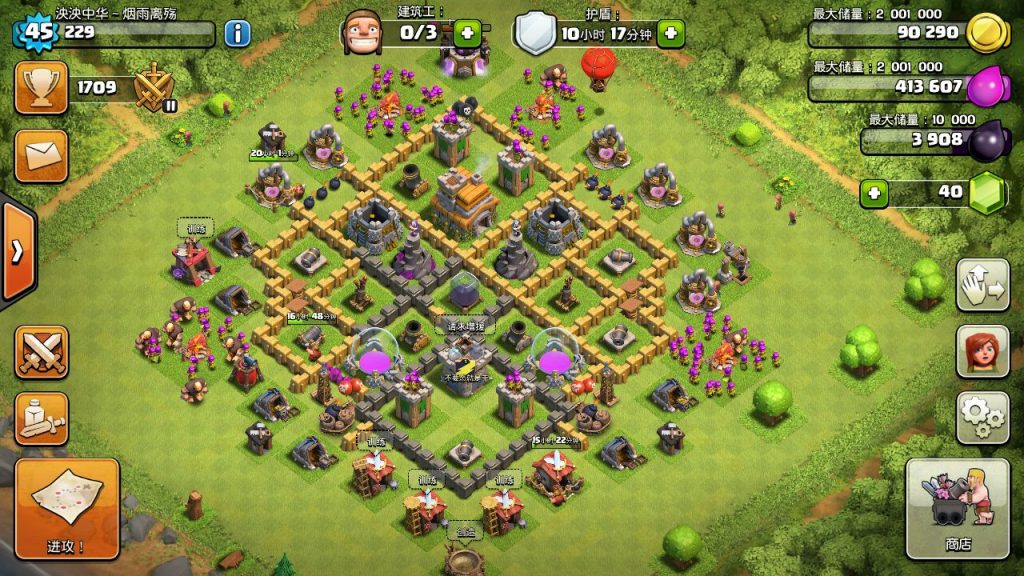The height and width of the screenshot is (576, 1024).
Task: Expand the orange side arrow panel
Action: pyautogui.click(x=17, y=251)
